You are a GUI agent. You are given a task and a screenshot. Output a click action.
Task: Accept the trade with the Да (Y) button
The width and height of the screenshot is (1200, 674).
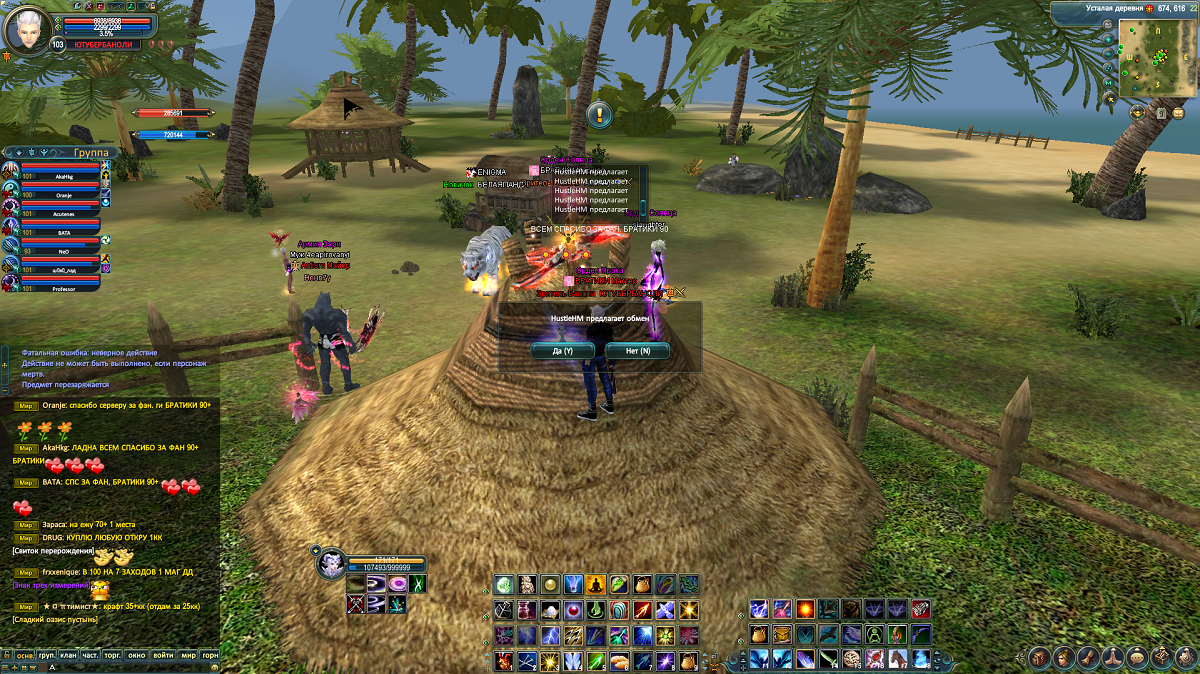click(563, 351)
